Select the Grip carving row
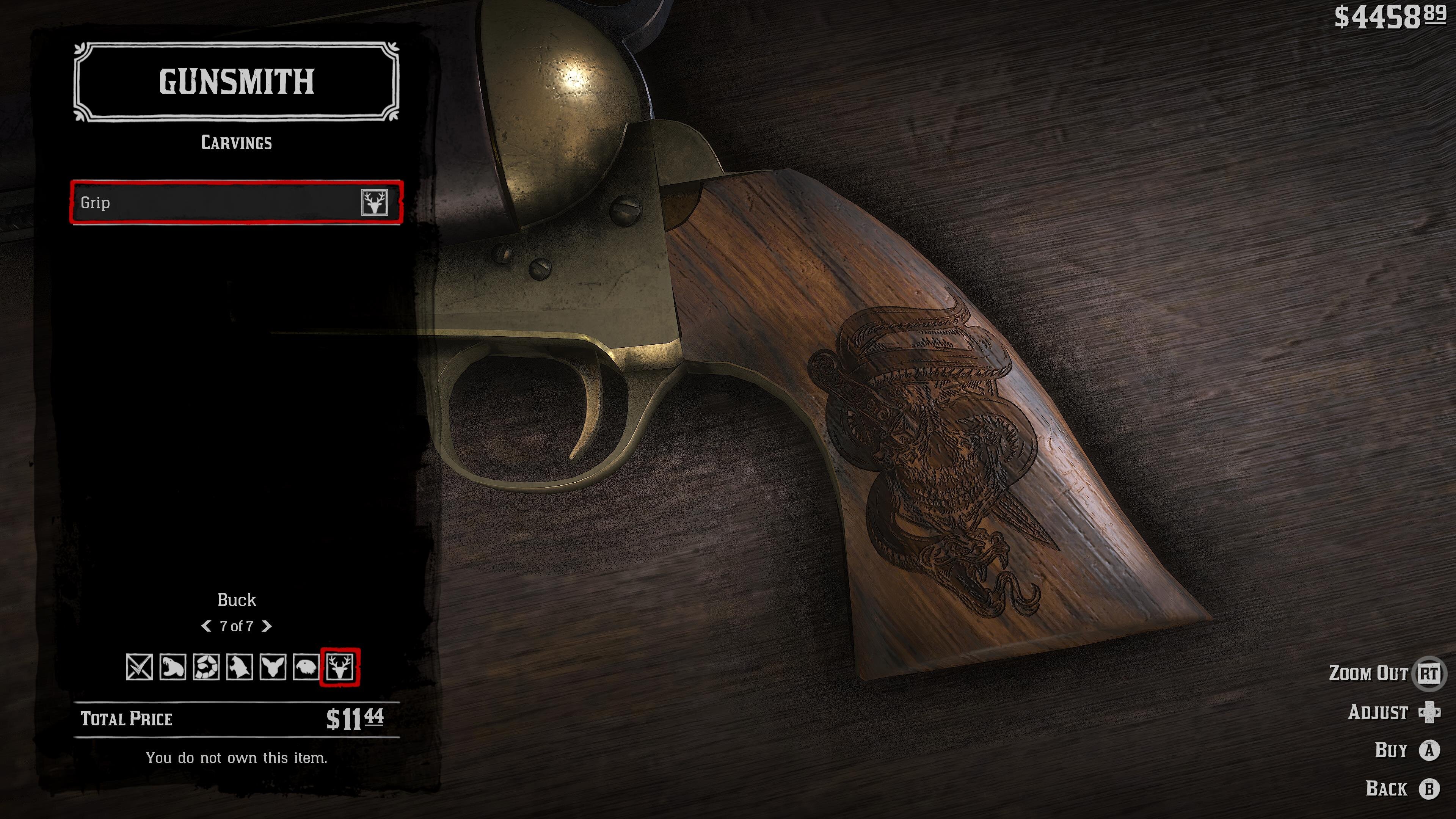This screenshot has width=1456, height=819. click(236, 202)
